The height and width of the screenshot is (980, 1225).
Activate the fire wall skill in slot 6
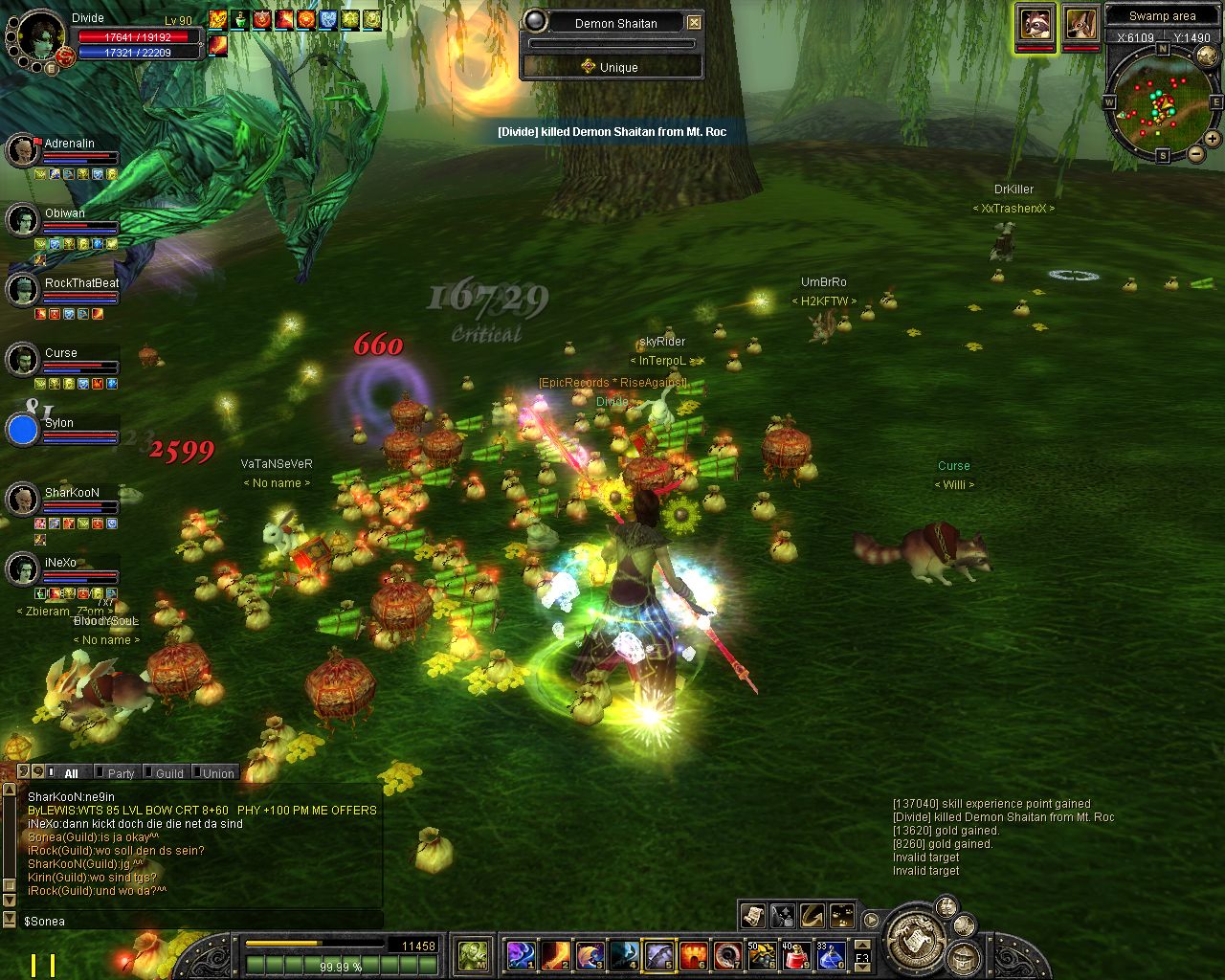click(693, 954)
